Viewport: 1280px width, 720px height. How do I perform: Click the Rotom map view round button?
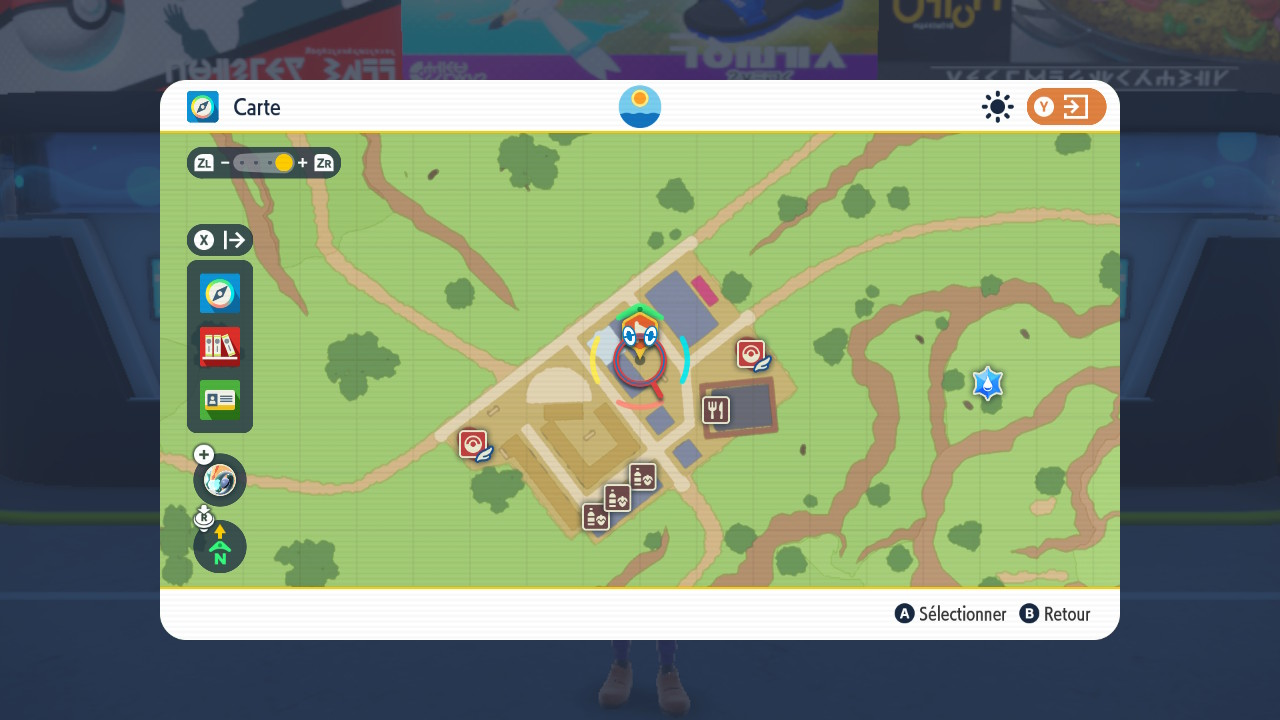pos(220,480)
